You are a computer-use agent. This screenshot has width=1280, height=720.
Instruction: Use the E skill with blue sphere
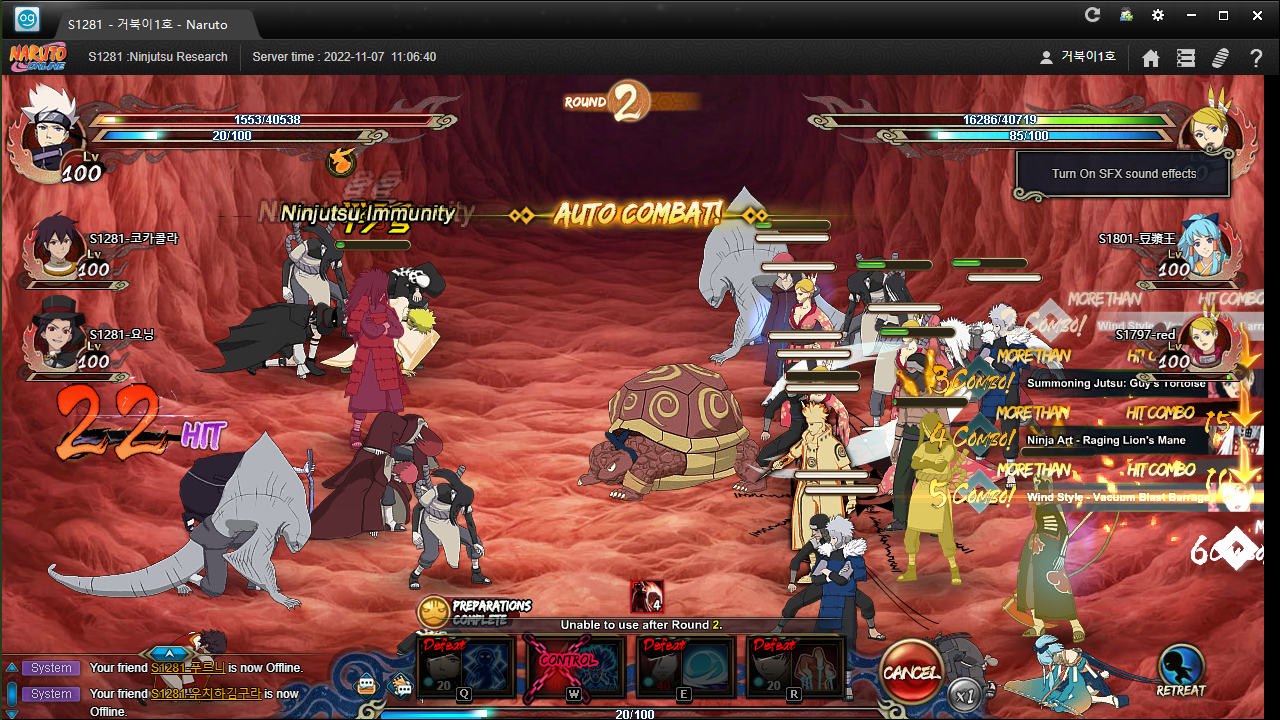686,667
